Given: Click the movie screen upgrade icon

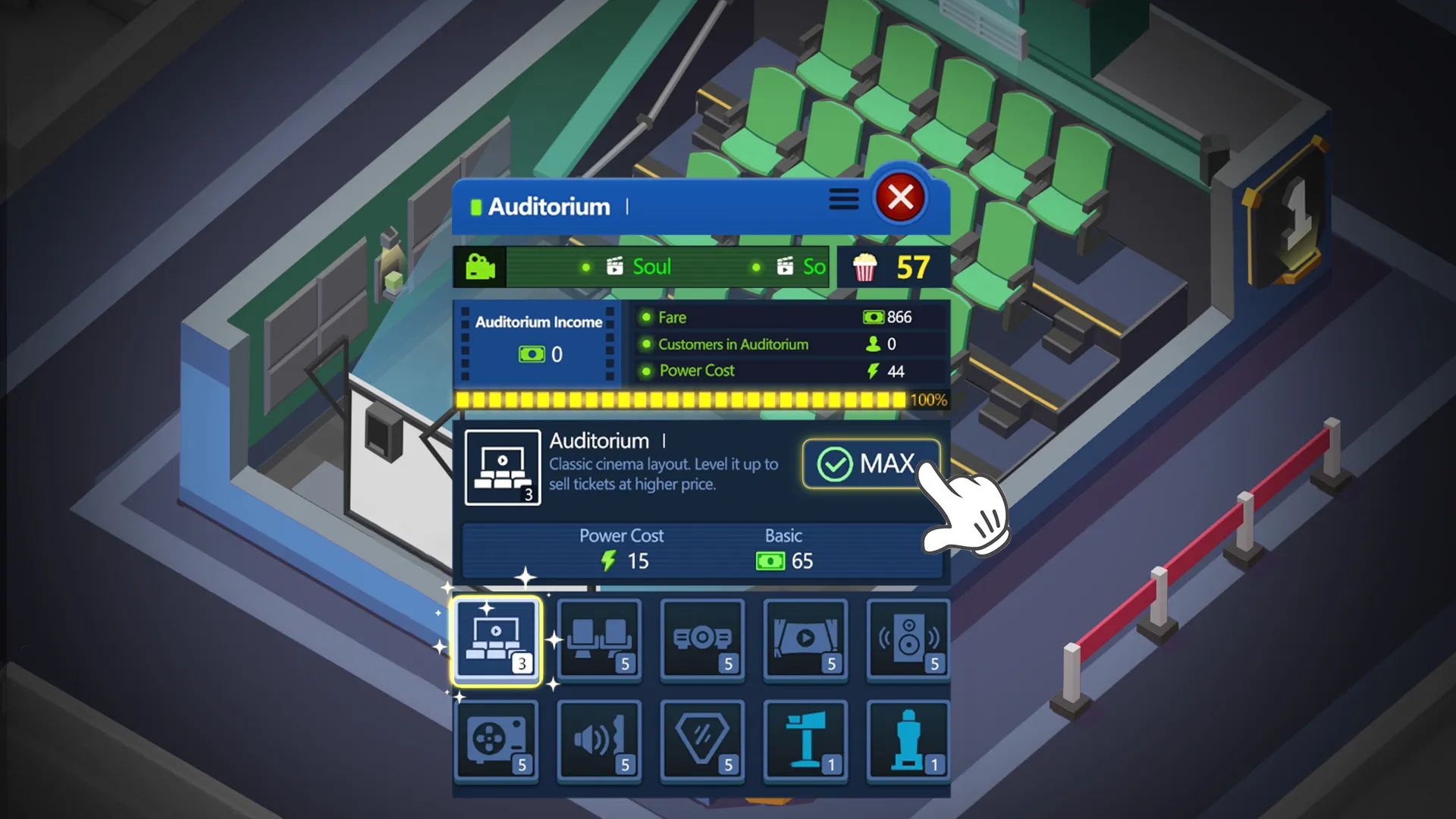Looking at the screenshot, I should tap(805, 641).
